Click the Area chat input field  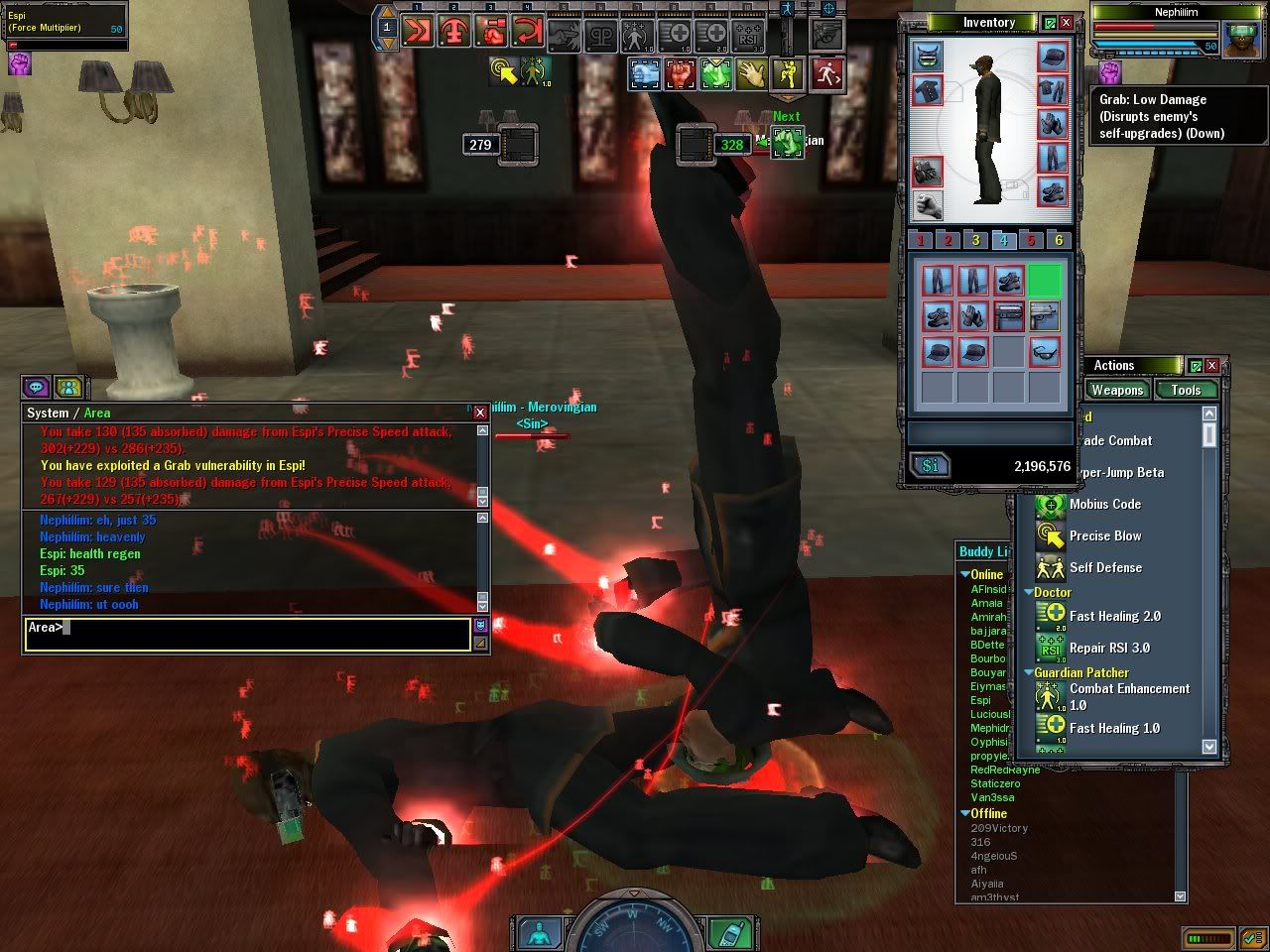coord(247,634)
